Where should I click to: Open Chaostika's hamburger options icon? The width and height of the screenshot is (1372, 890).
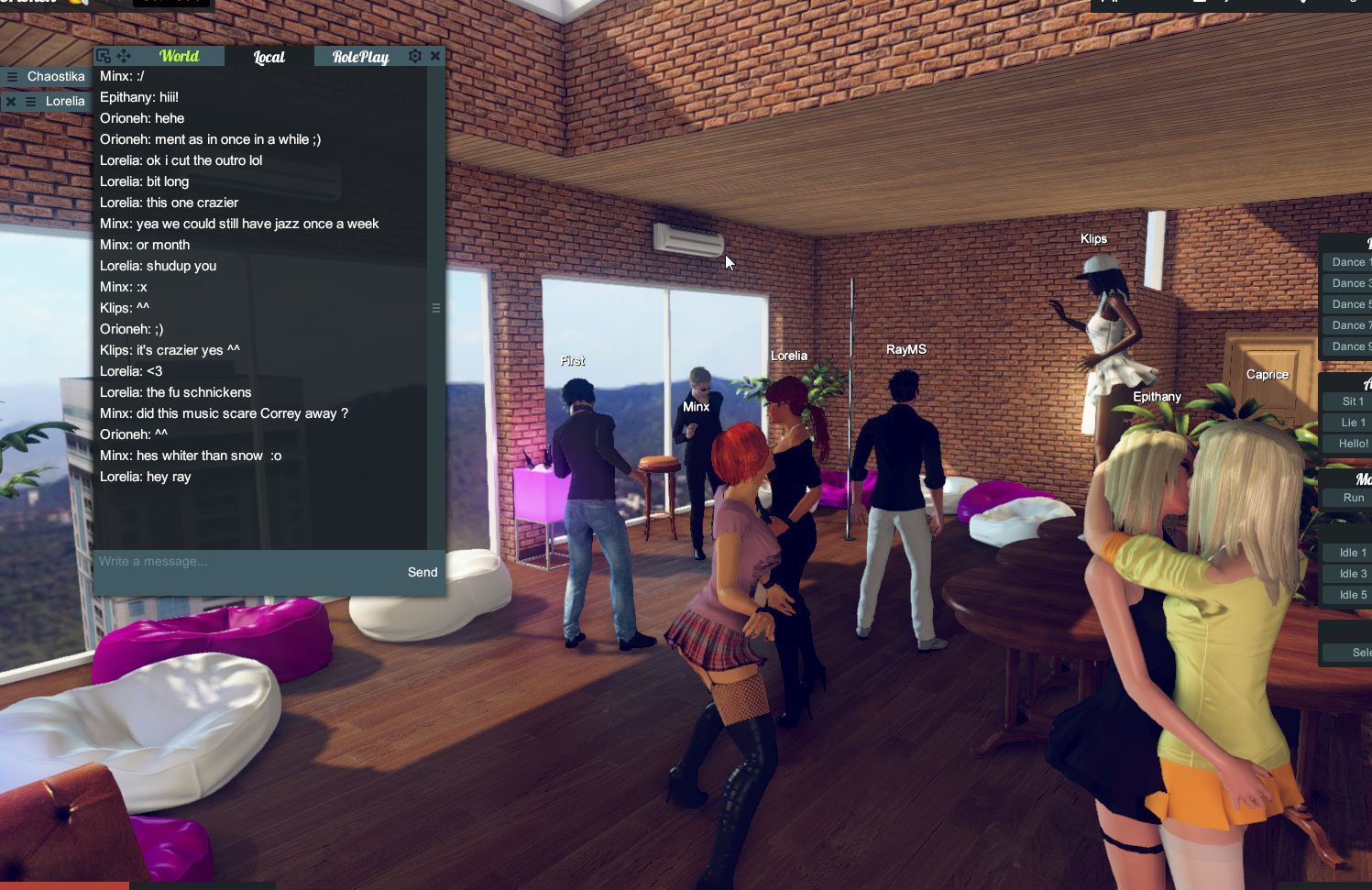[12, 76]
